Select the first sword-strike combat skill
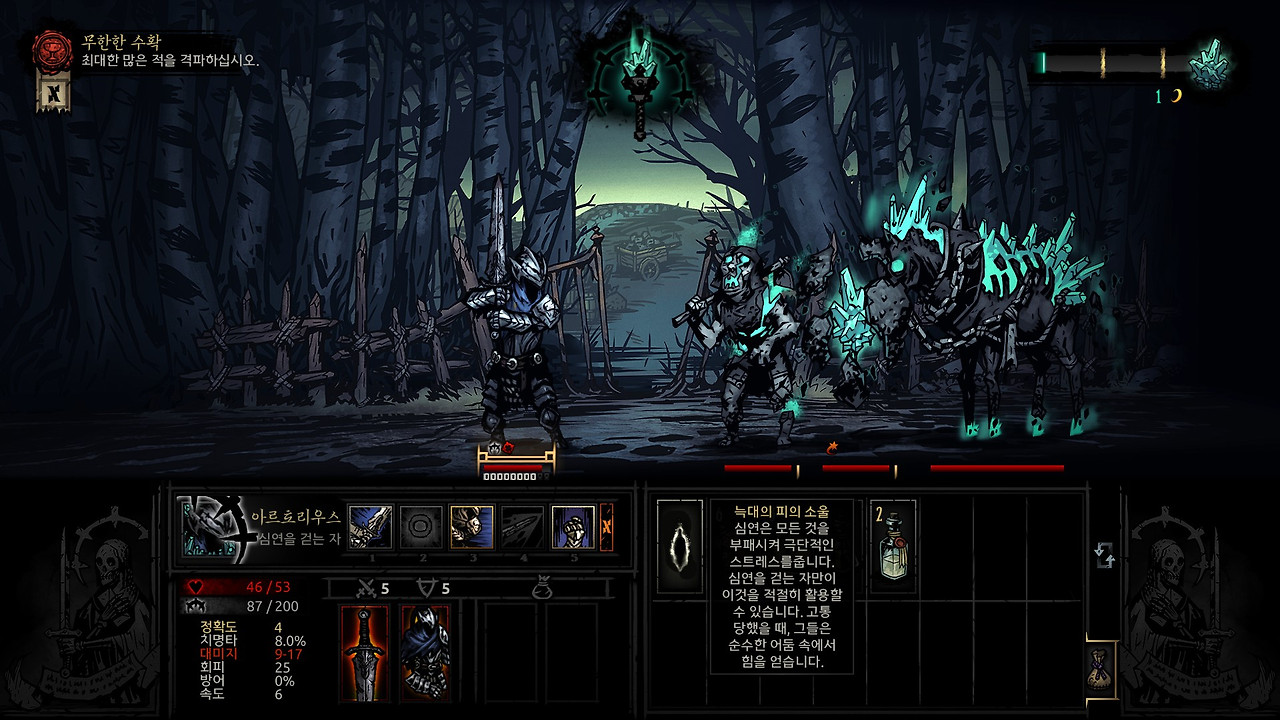The image size is (1280, 720). (370, 527)
